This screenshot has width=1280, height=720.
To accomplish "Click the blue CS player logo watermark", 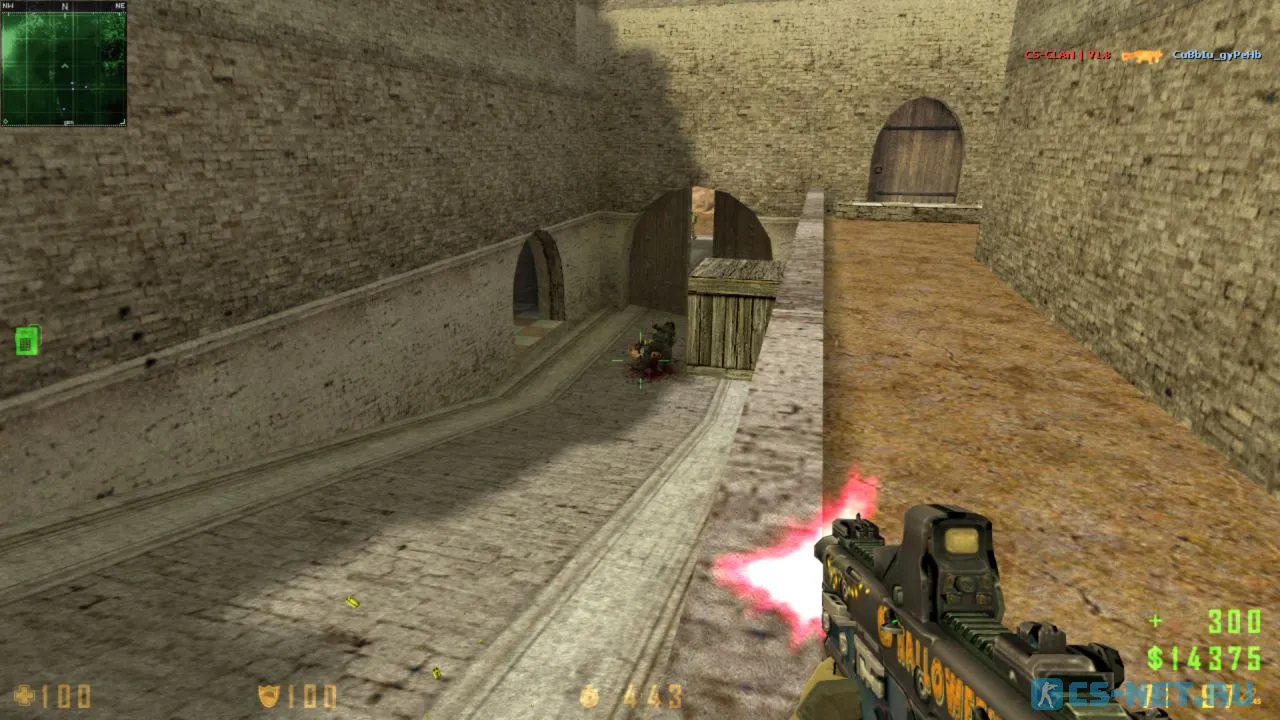I will (x=1046, y=693).
